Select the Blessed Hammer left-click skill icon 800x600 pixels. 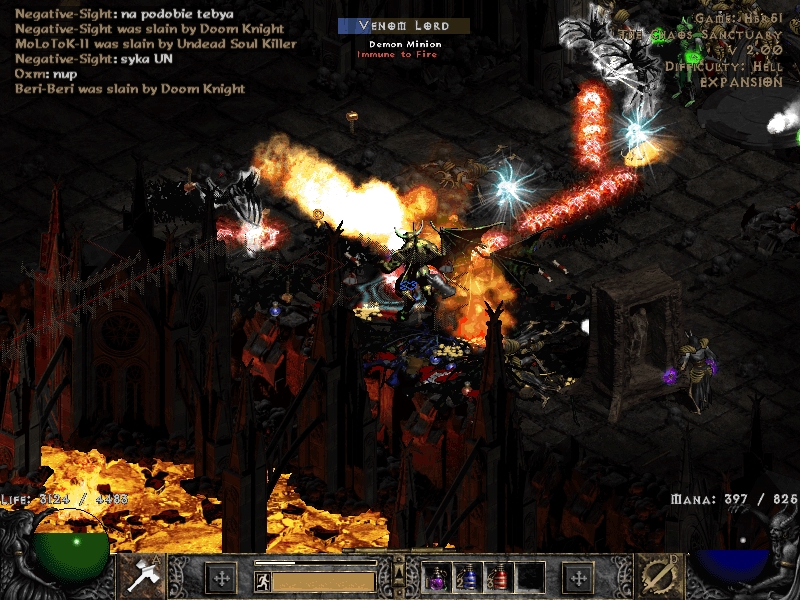click(x=141, y=577)
